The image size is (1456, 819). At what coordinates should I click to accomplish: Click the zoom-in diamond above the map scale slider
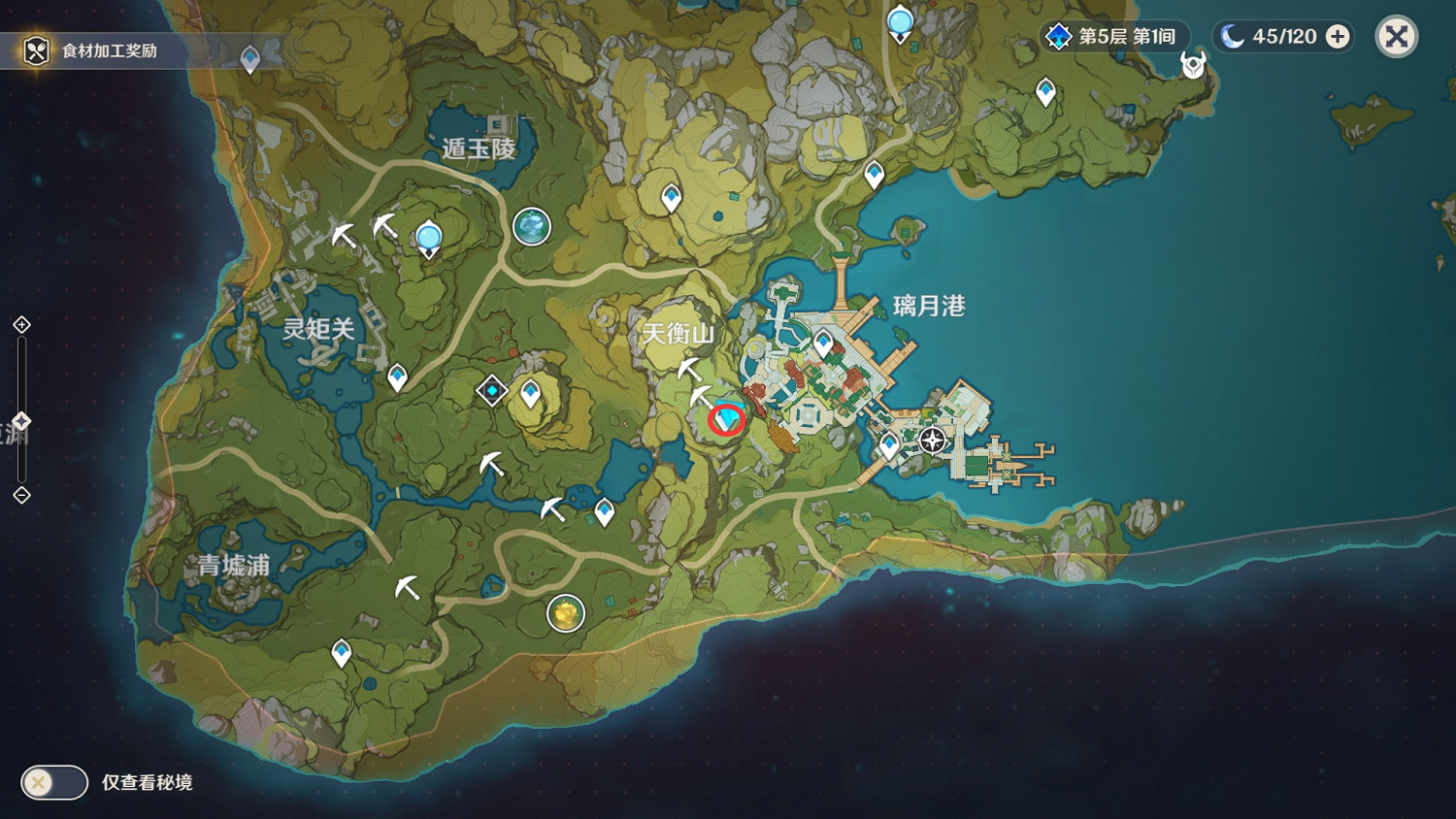click(x=20, y=325)
